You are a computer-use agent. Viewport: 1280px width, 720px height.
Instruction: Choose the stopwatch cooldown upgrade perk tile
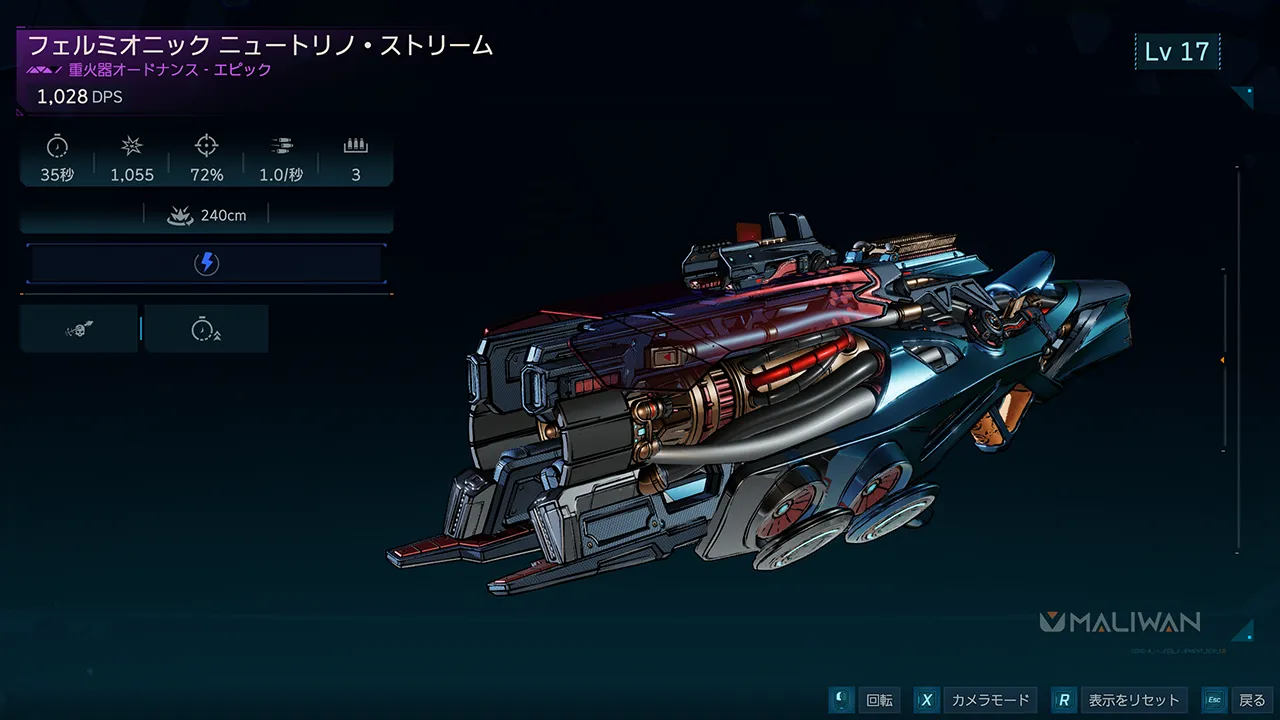point(206,329)
